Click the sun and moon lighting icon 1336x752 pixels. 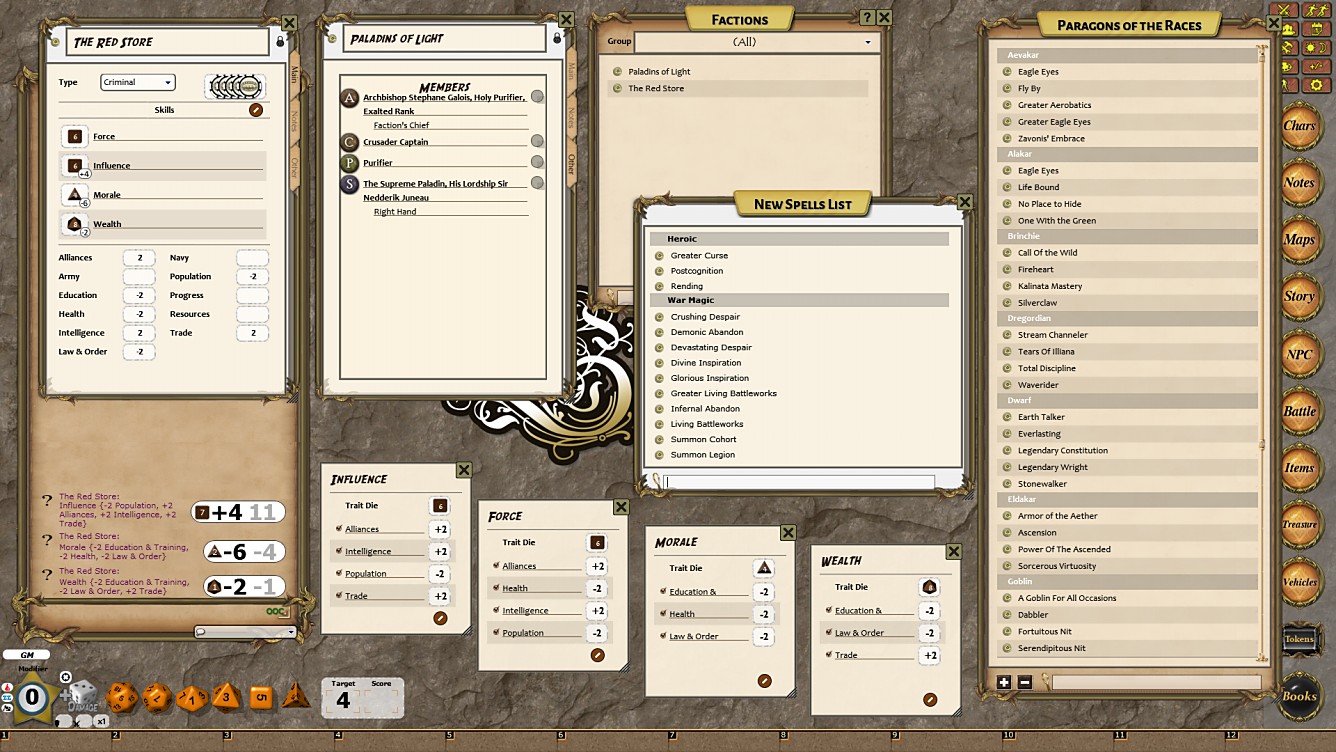coord(1316,48)
